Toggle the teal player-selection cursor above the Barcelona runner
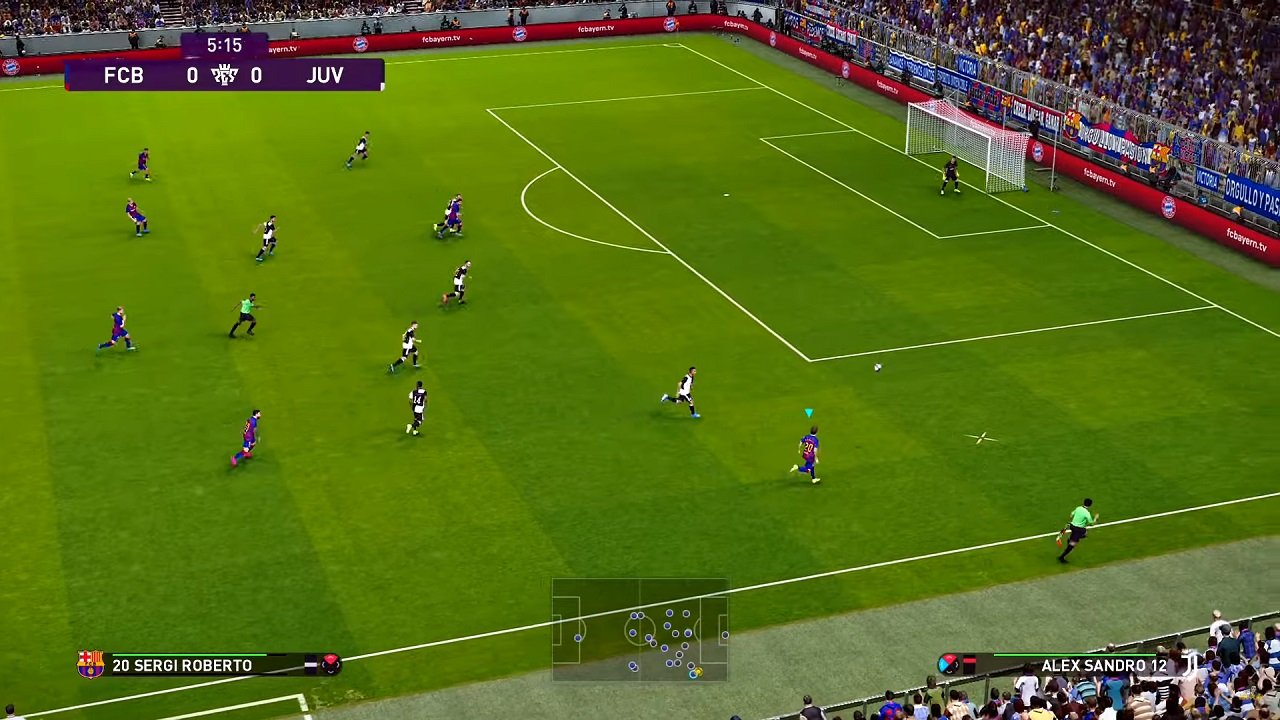The image size is (1280, 720). pyautogui.click(x=808, y=412)
